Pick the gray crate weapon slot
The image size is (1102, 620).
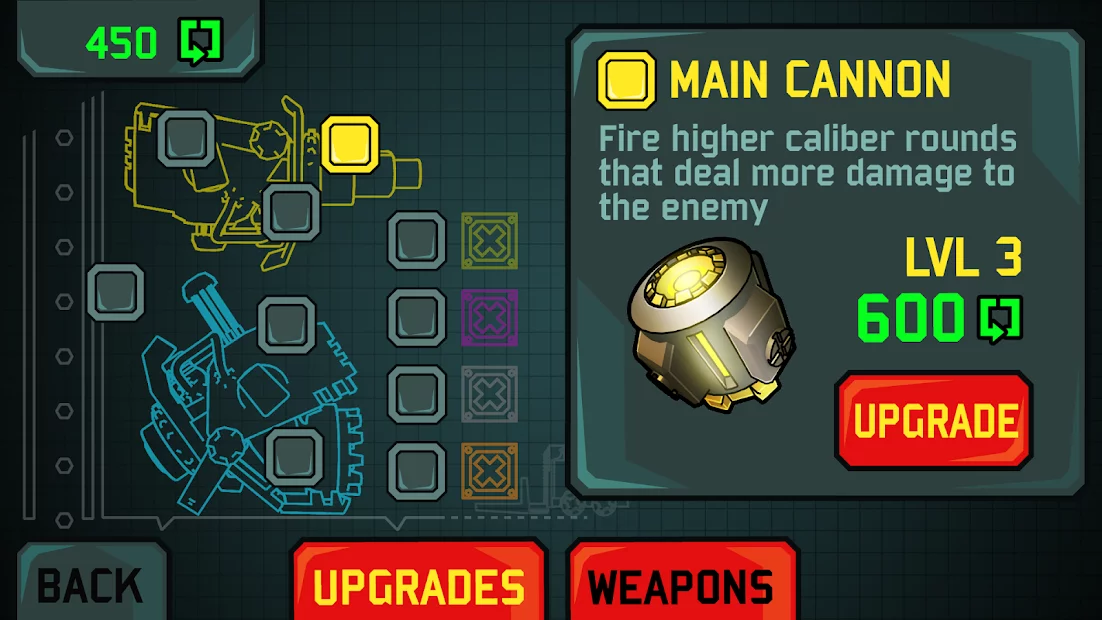(489, 394)
